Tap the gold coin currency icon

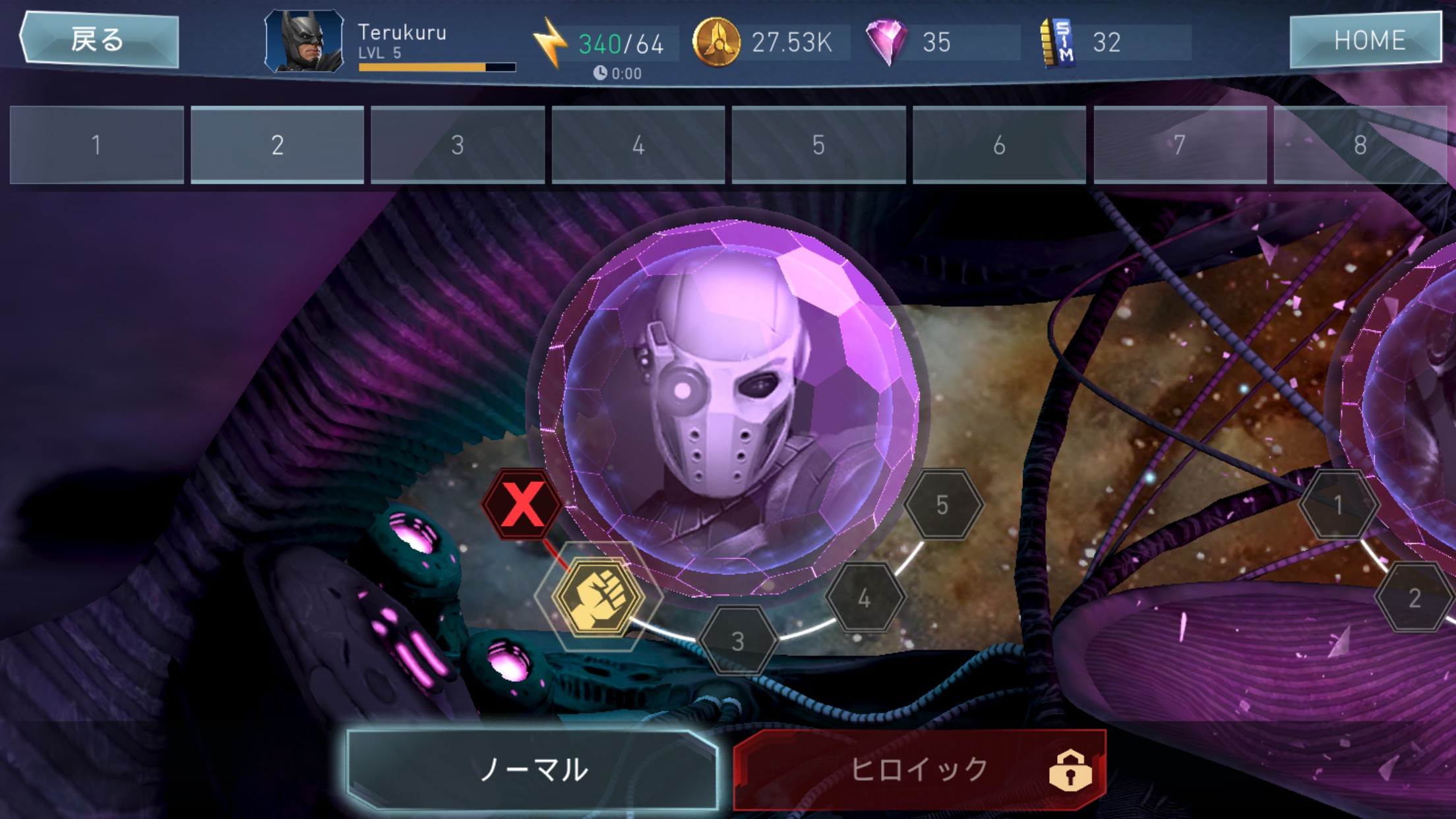click(715, 42)
